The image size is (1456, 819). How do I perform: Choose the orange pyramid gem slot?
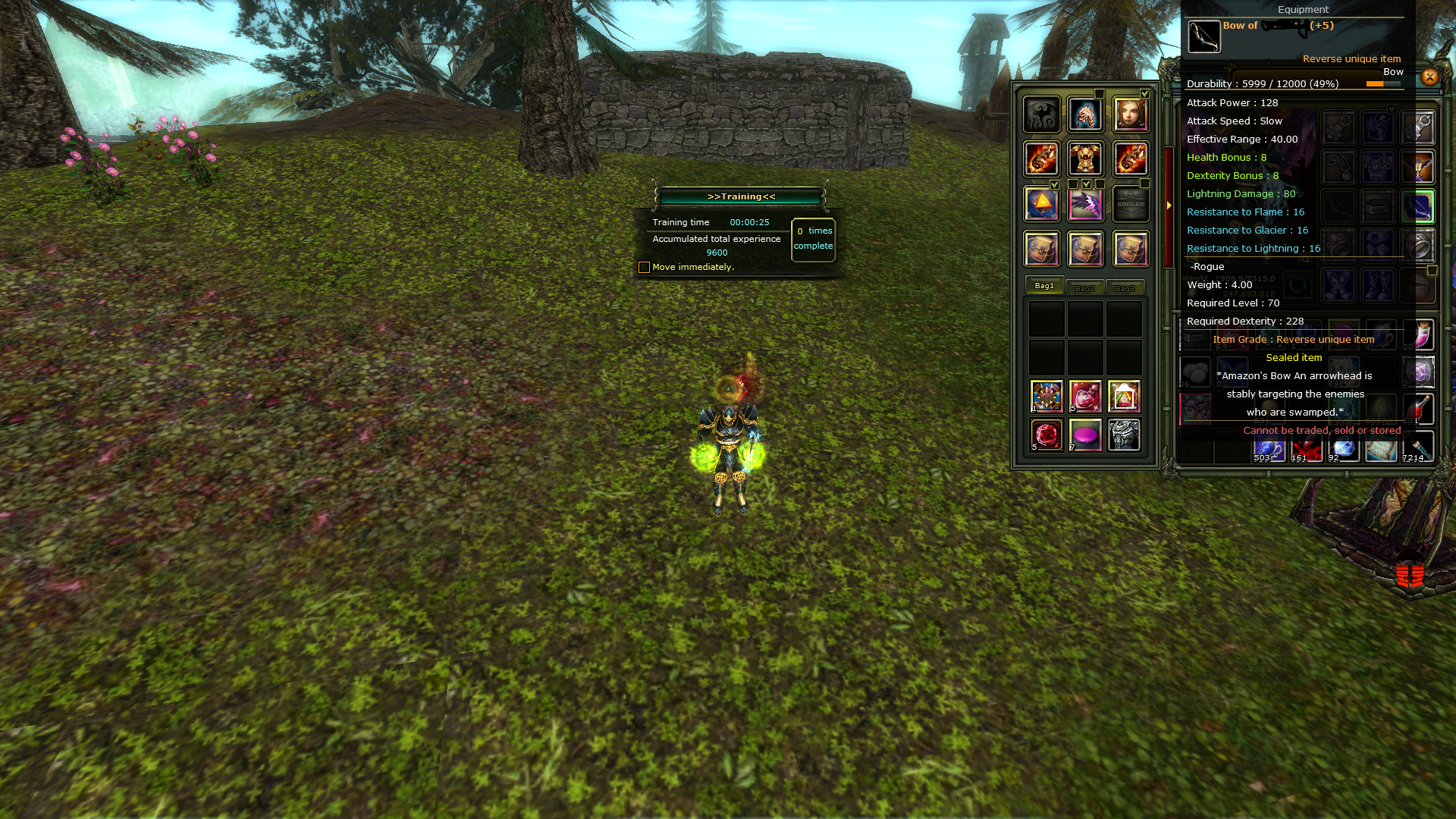(x=1041, y=204)
